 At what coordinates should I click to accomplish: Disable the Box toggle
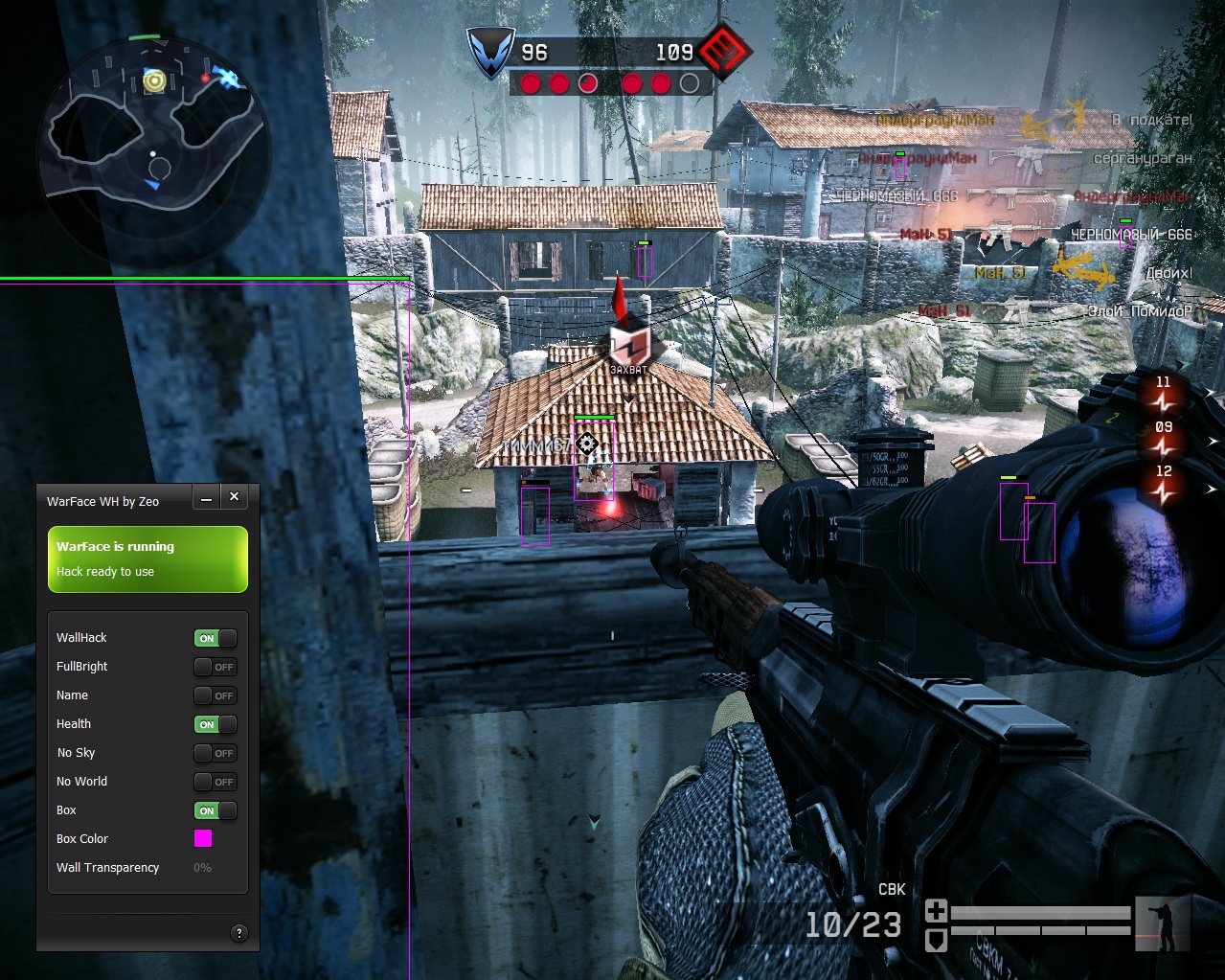click(x=216, y=810)
